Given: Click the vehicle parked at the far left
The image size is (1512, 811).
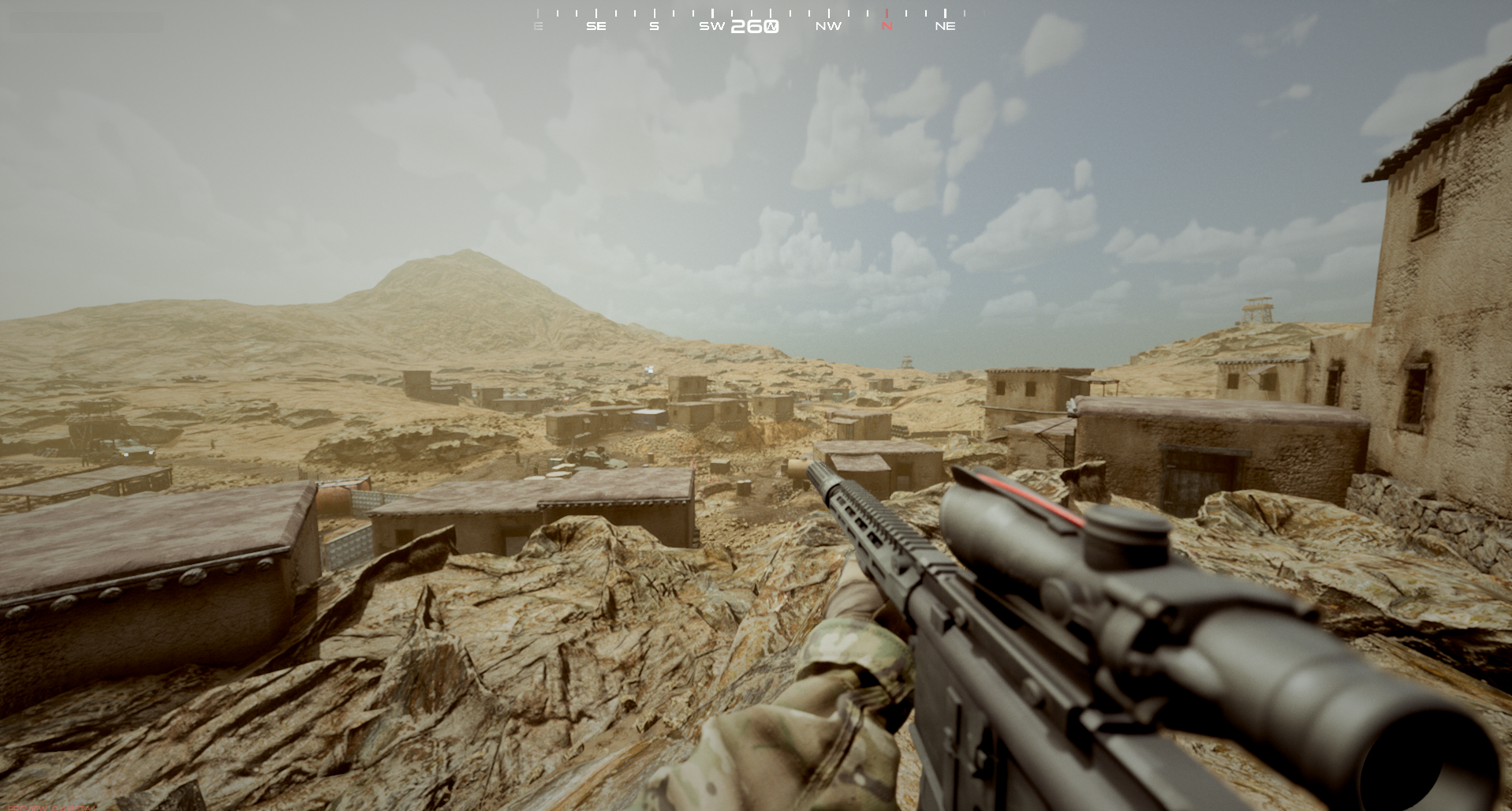Looking at the screenshot, I should click(134, 450).
